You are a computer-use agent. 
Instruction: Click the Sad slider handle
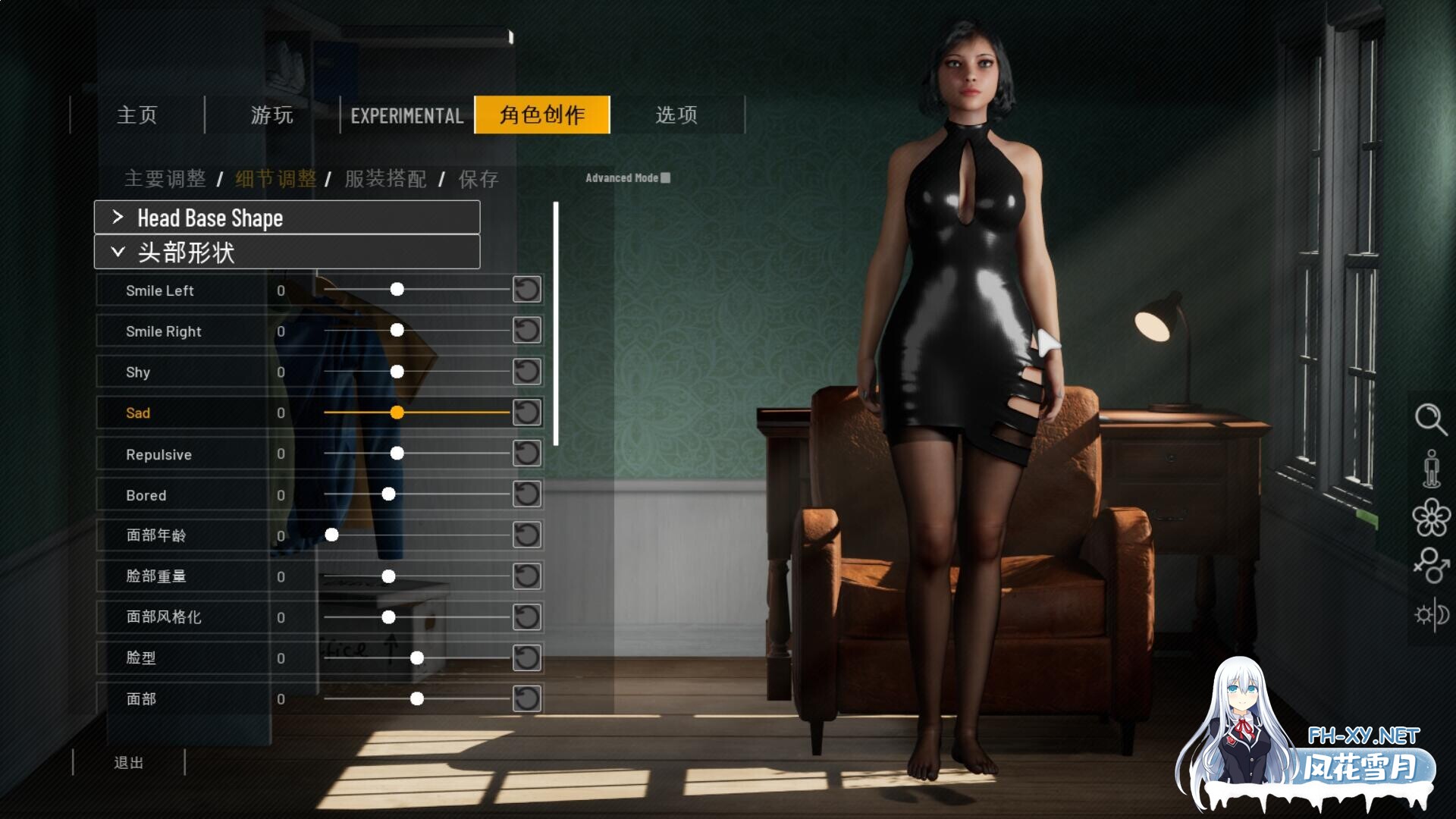(397, 413)
